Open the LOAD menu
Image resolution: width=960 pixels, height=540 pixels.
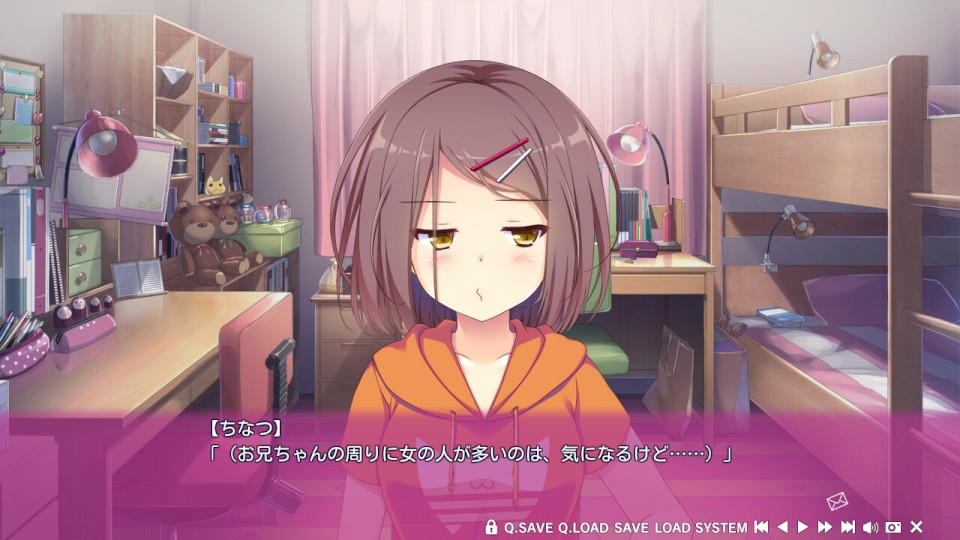click(672, 527)
